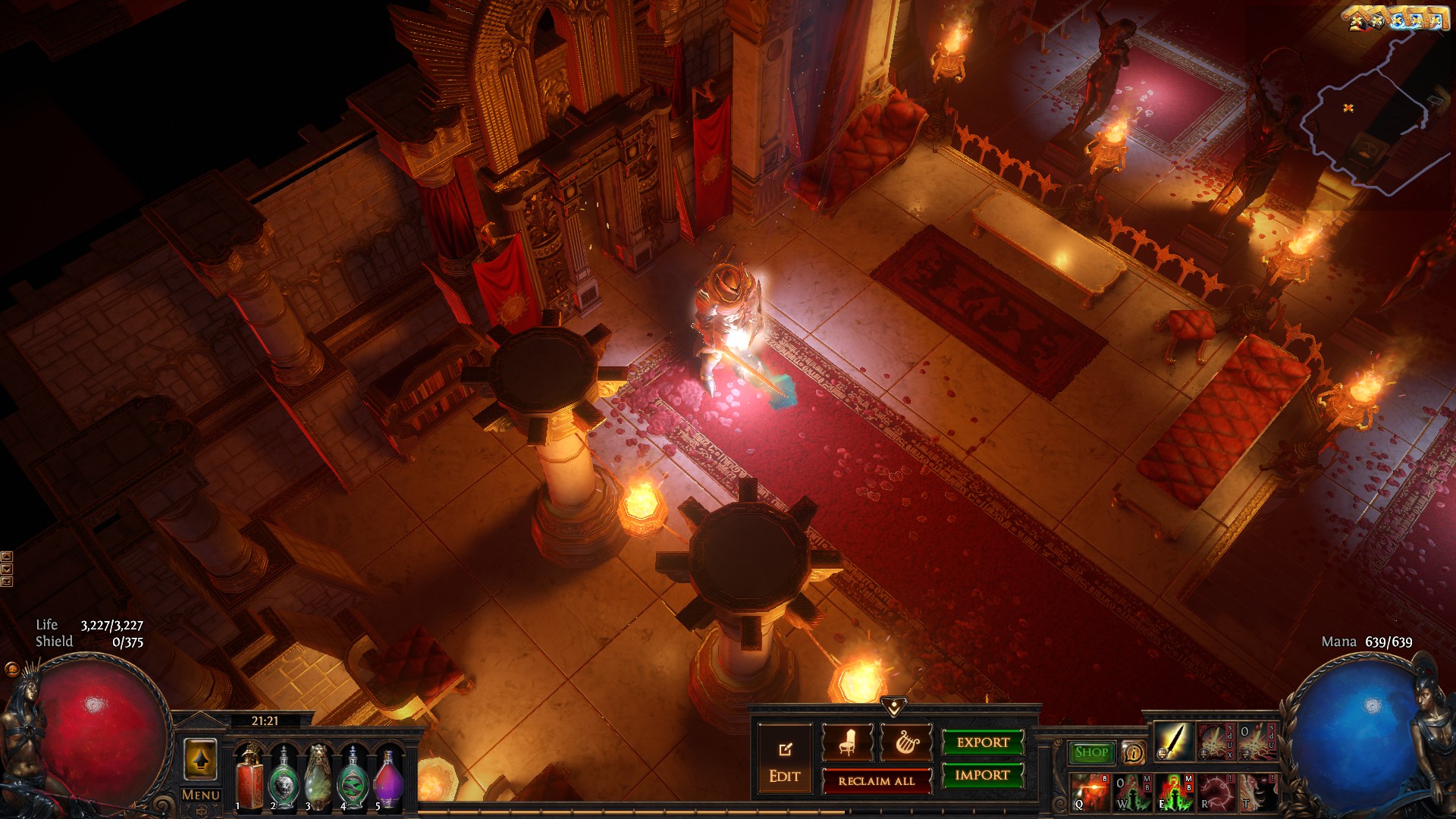This screenshot has height=819, width=1456.
Task: Activate the Q skill with fiery eye
Action: pyautogui.click(x=1090, y=792)
